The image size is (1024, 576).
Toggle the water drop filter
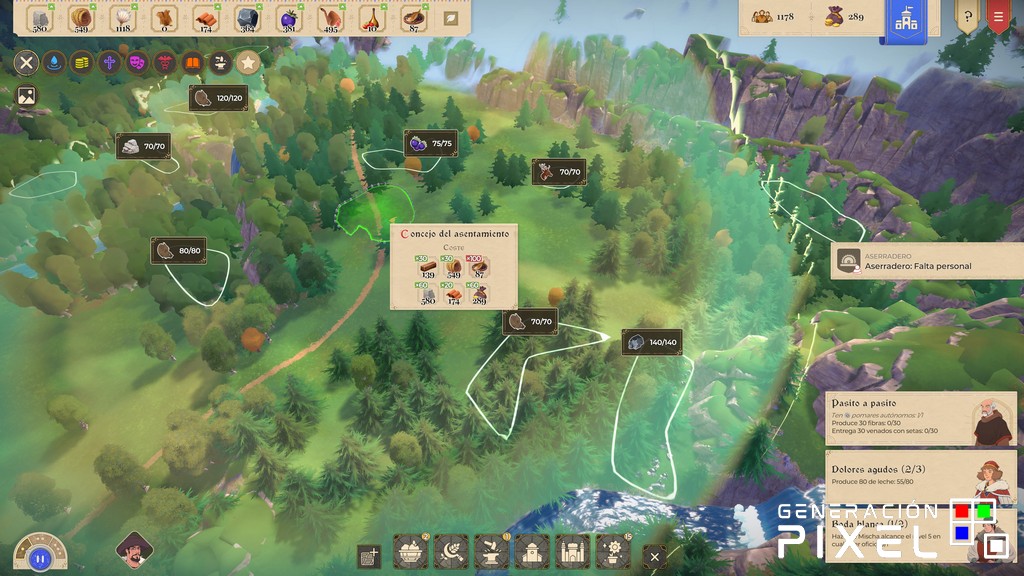54,63
